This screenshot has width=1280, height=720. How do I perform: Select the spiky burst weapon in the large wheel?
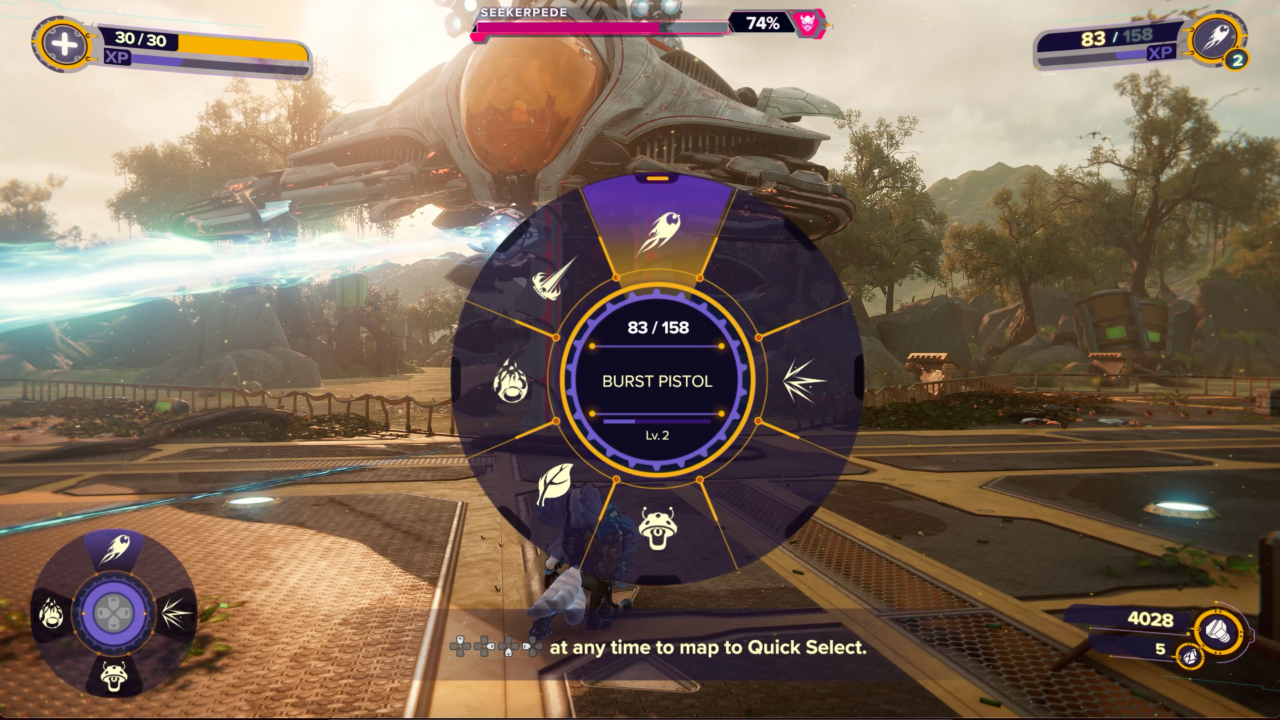(803, 381)
